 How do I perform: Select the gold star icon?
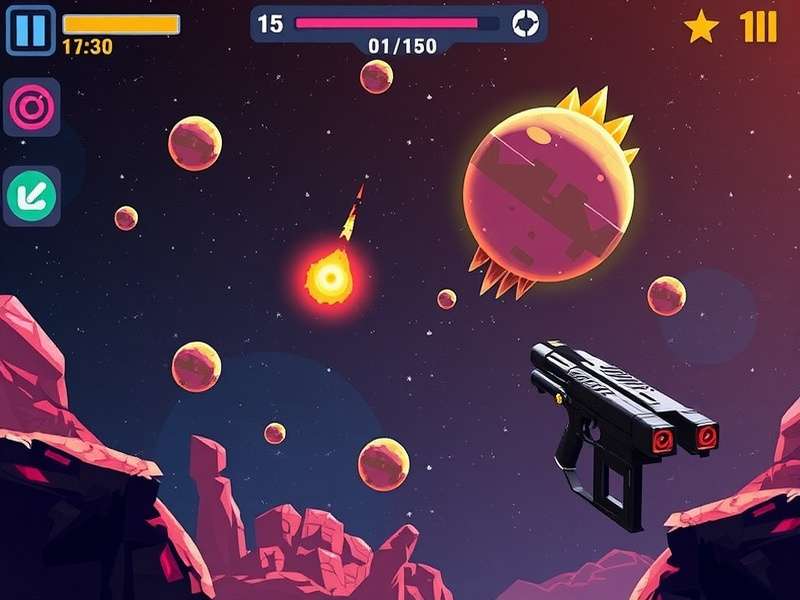701,27
